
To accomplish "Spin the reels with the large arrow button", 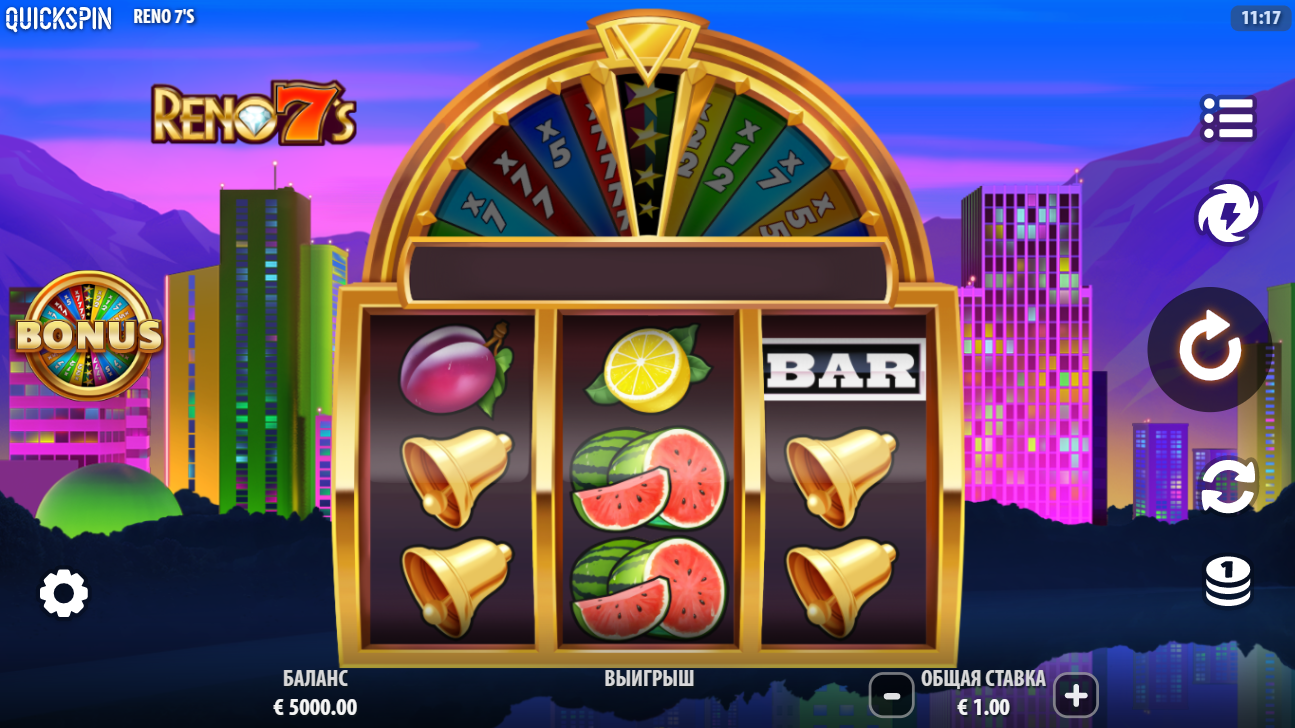I will coord(1209,349).
